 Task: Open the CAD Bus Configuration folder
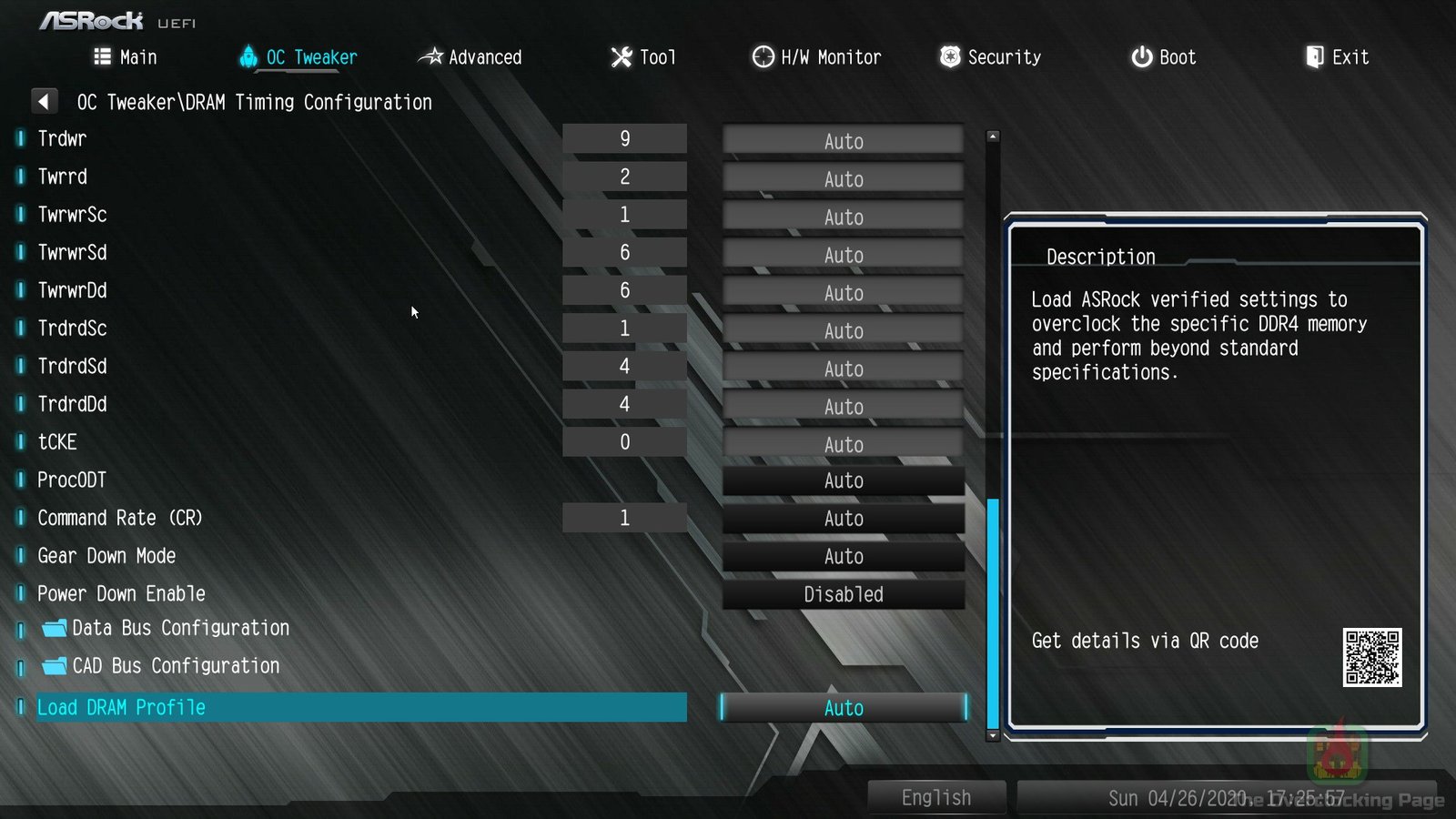pyautogui.click(x=176, y=666)
